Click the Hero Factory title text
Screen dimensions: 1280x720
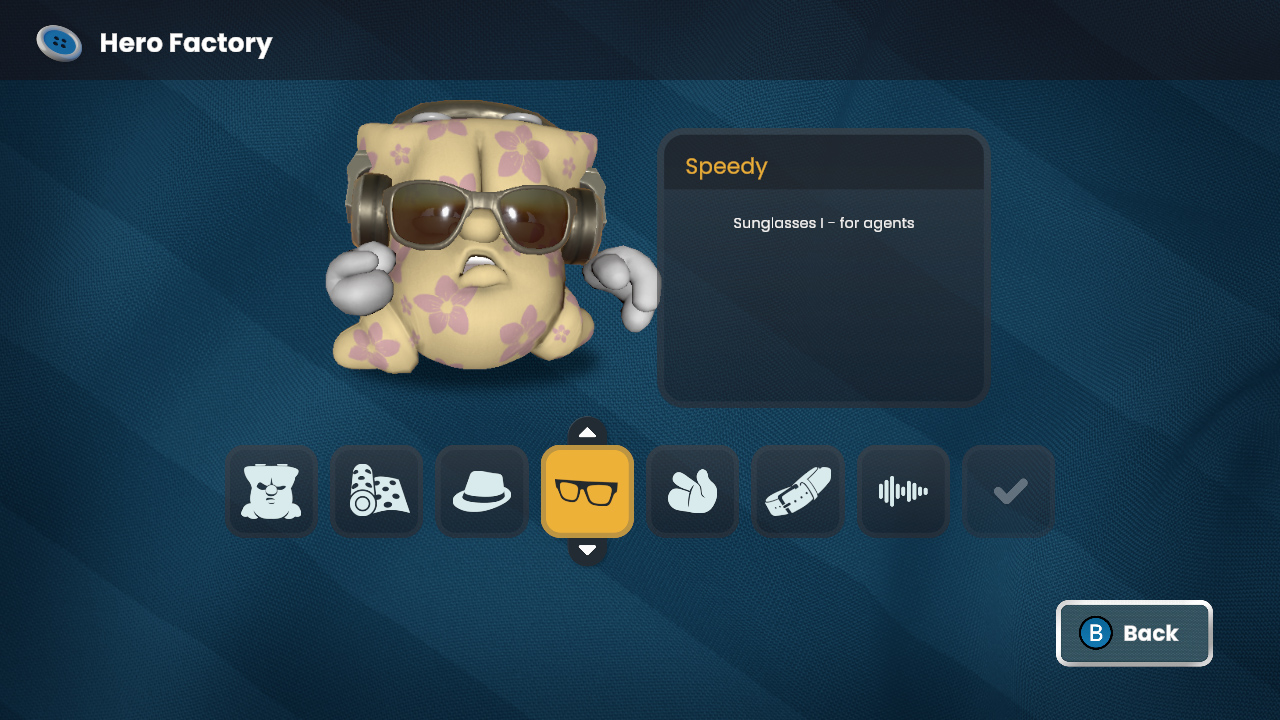pos(184,43)
